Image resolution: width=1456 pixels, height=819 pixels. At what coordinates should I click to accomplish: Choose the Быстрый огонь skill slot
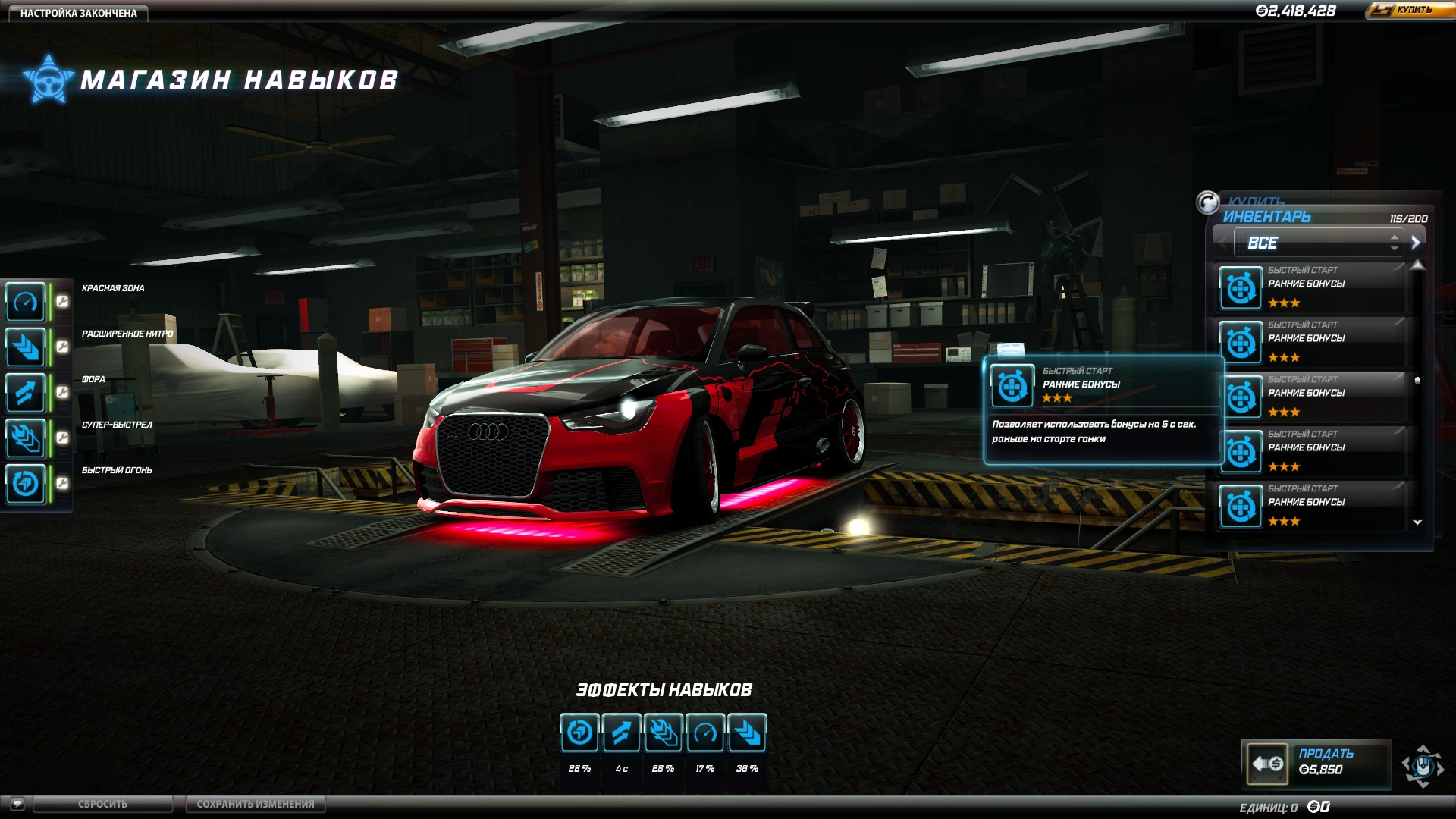click(27, 484)
